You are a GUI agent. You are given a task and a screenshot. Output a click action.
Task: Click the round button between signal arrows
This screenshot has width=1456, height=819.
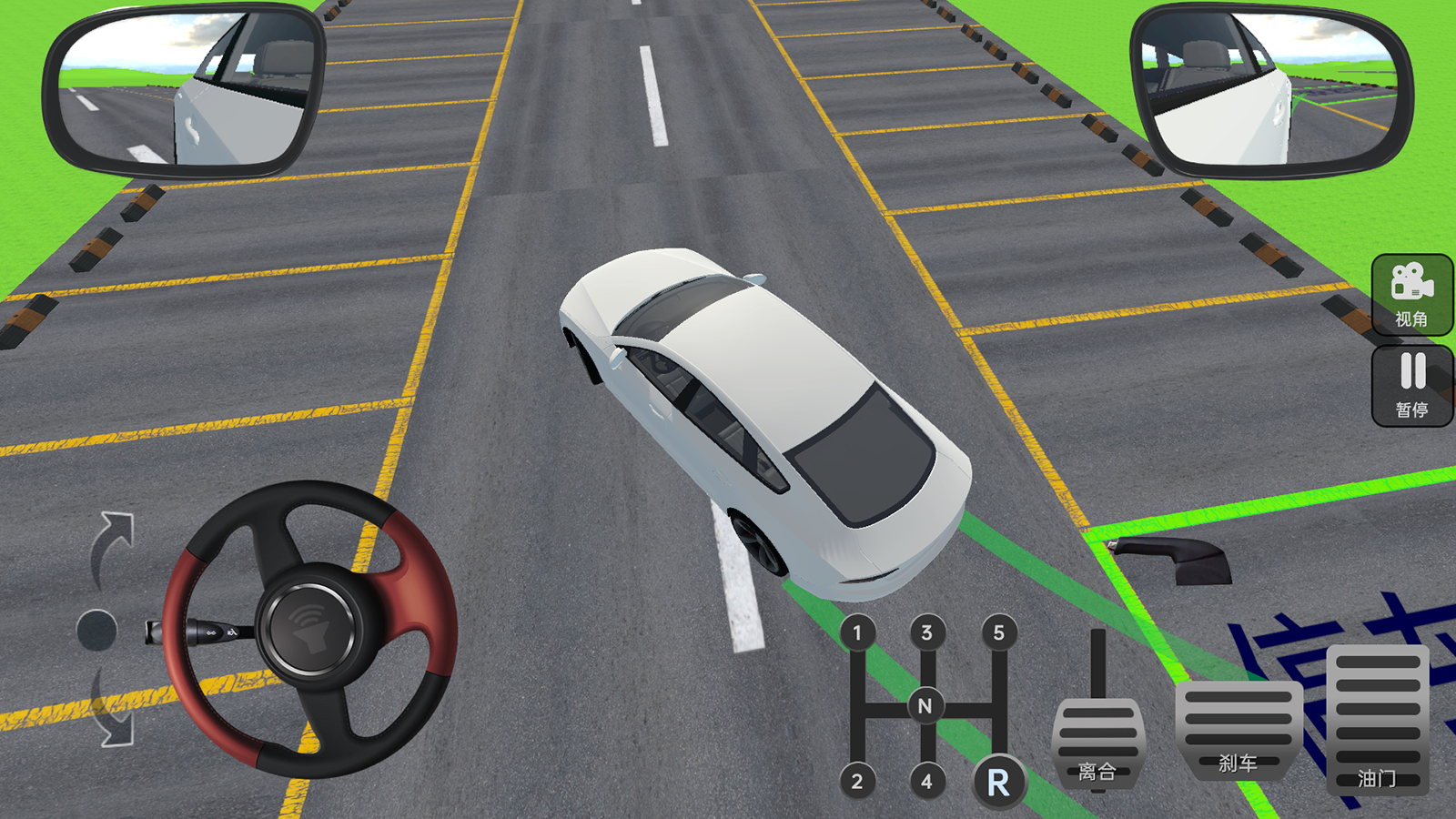pos(96,630)
